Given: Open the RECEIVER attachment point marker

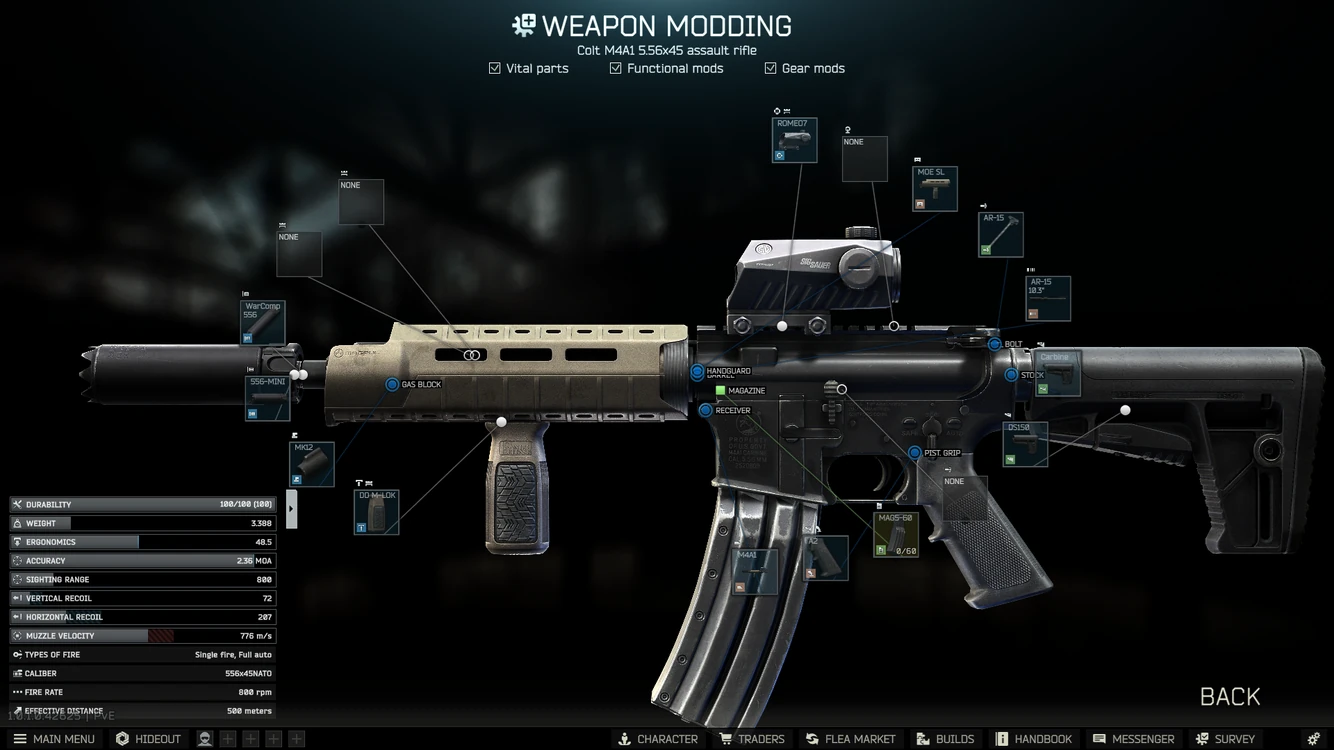Looking at the screenshot, I should click(x=705, y=410).
